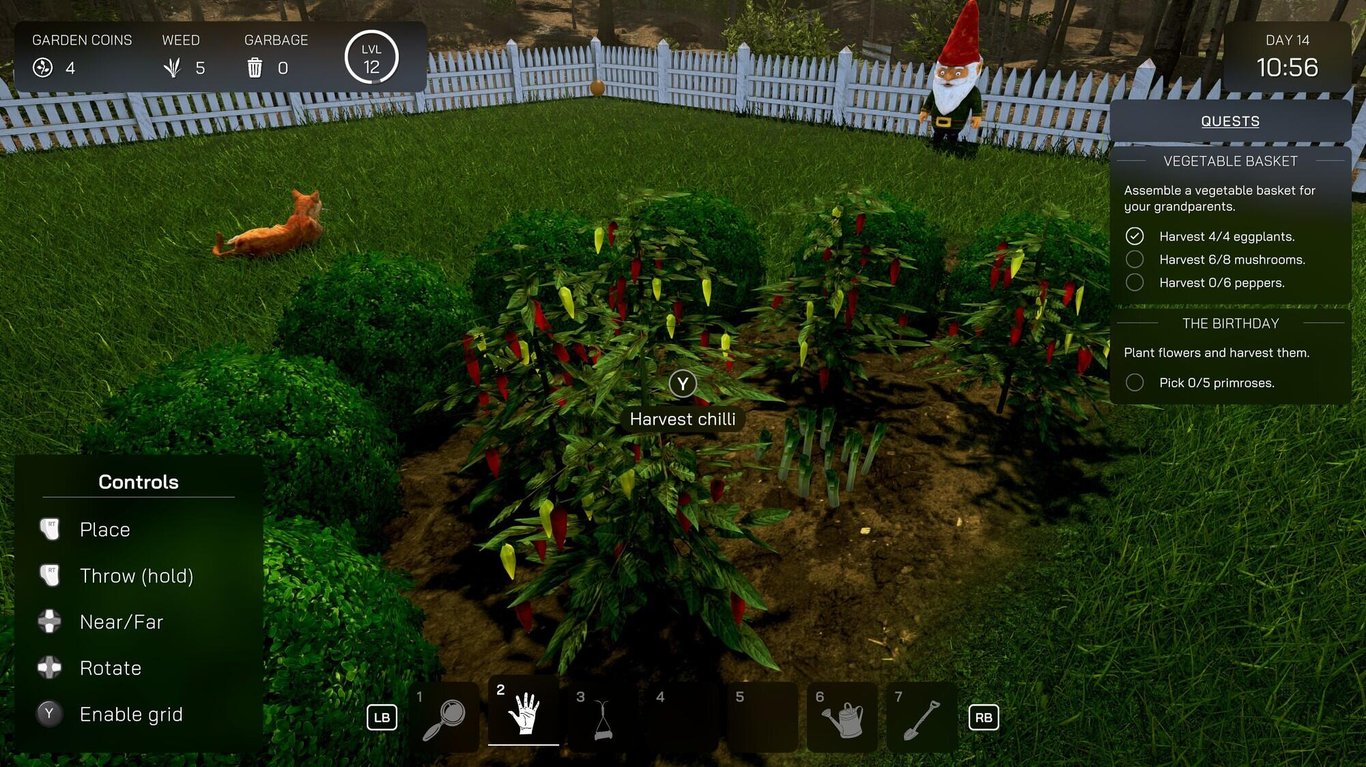Click the weed counter icon
This screenshot has width=1366, height=767.
point(175,67)
